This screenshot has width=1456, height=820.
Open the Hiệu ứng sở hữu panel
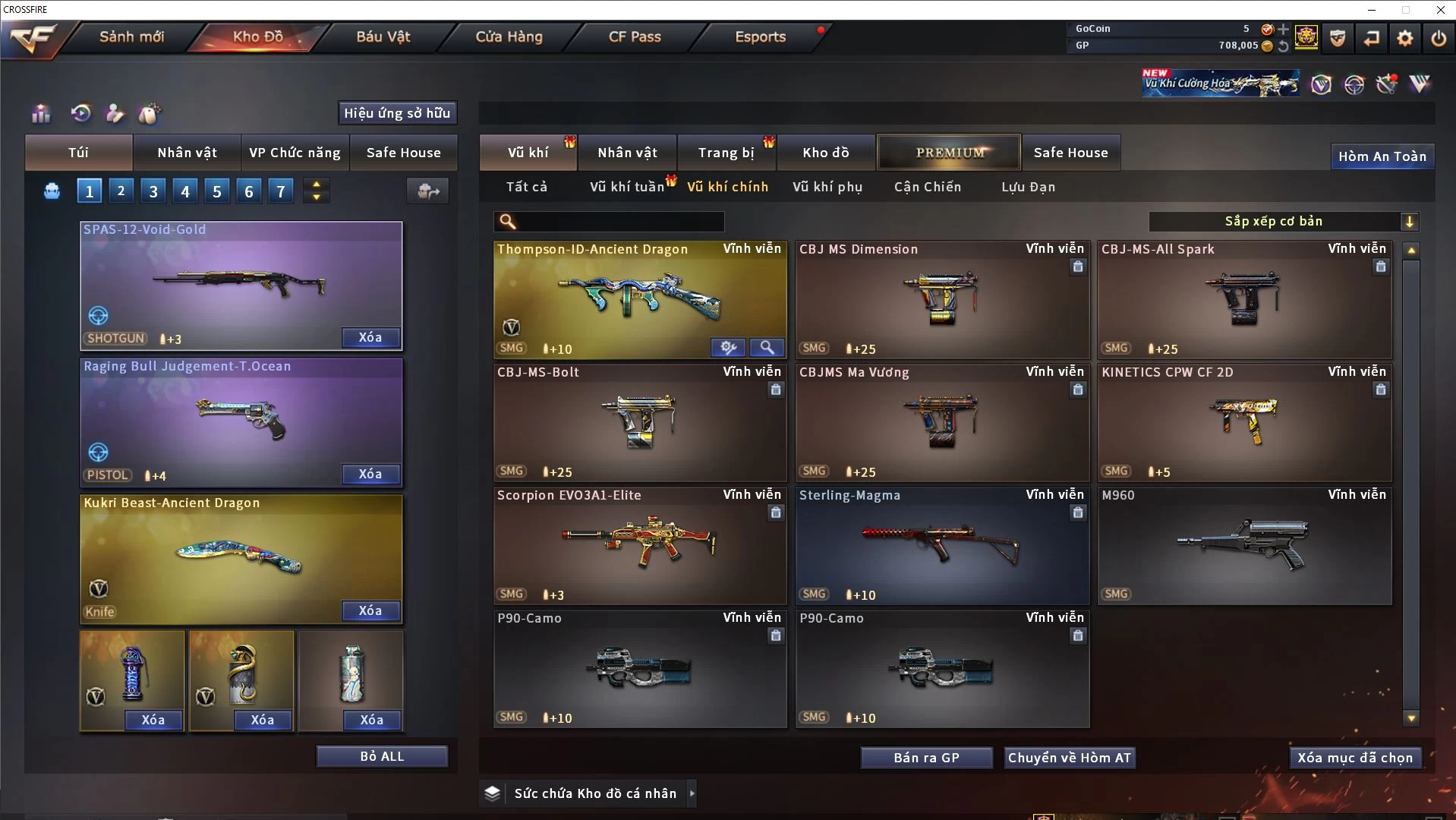tap(397, 113)
